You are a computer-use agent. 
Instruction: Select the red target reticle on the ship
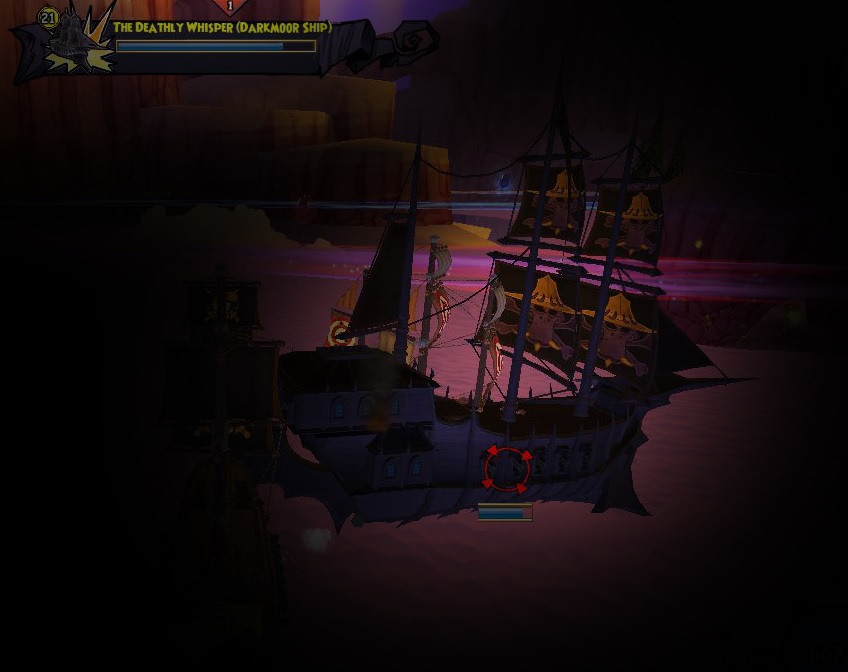click(x=507, y=469)
